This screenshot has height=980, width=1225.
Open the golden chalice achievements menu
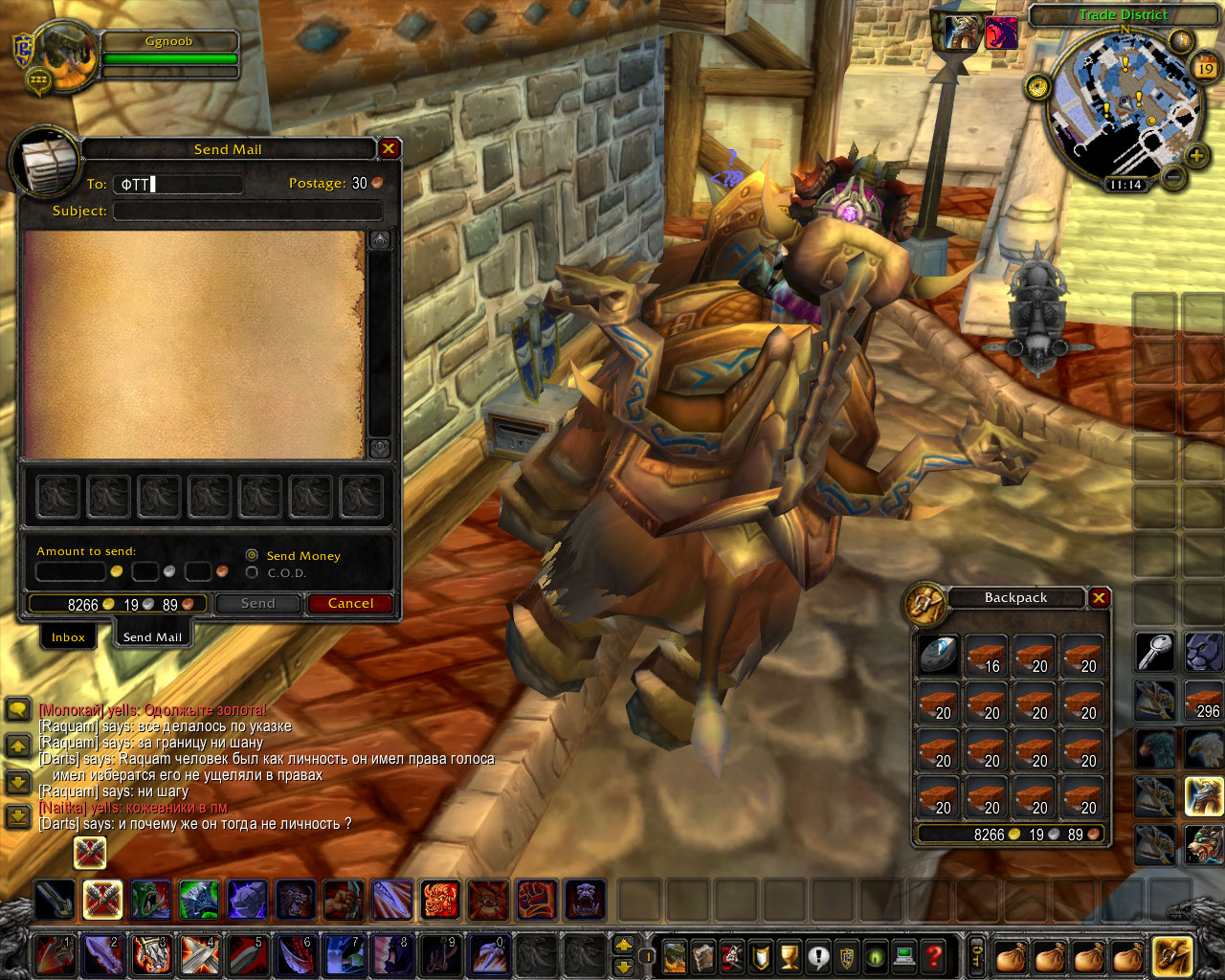click(x=790, y=955)
